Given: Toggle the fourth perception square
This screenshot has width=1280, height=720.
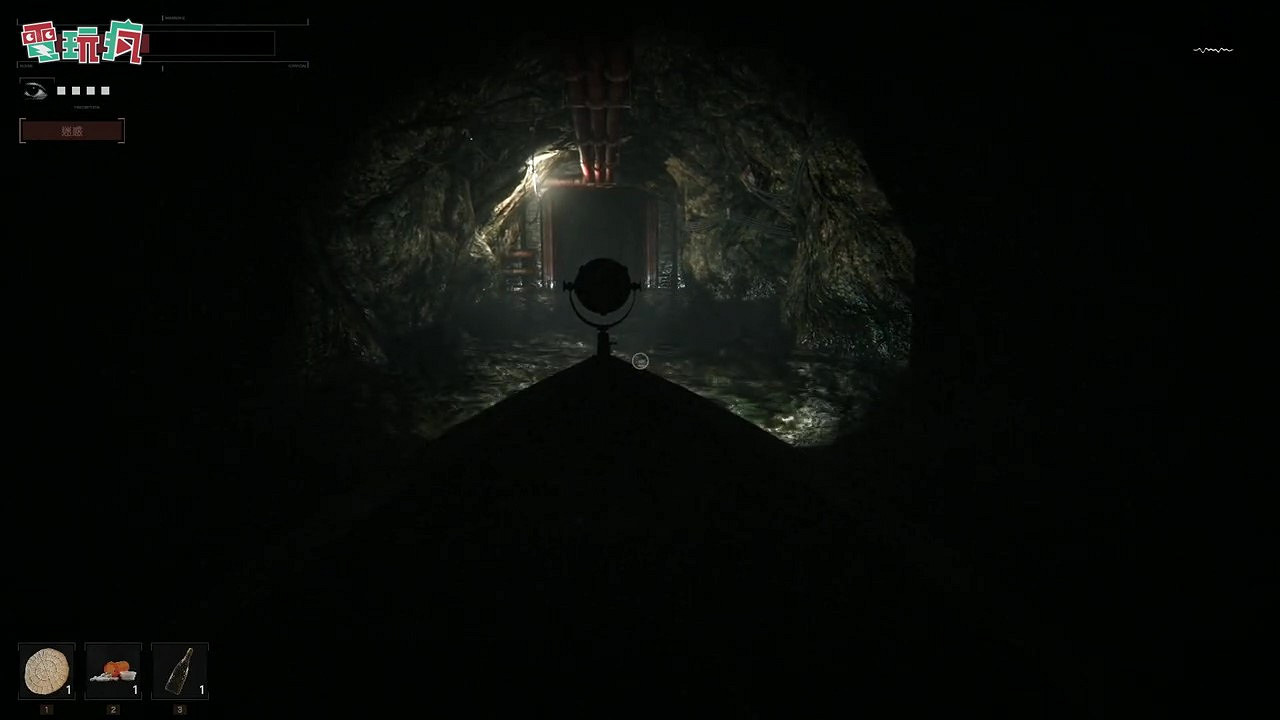Looking at the screenshot, I should [105, 90].
